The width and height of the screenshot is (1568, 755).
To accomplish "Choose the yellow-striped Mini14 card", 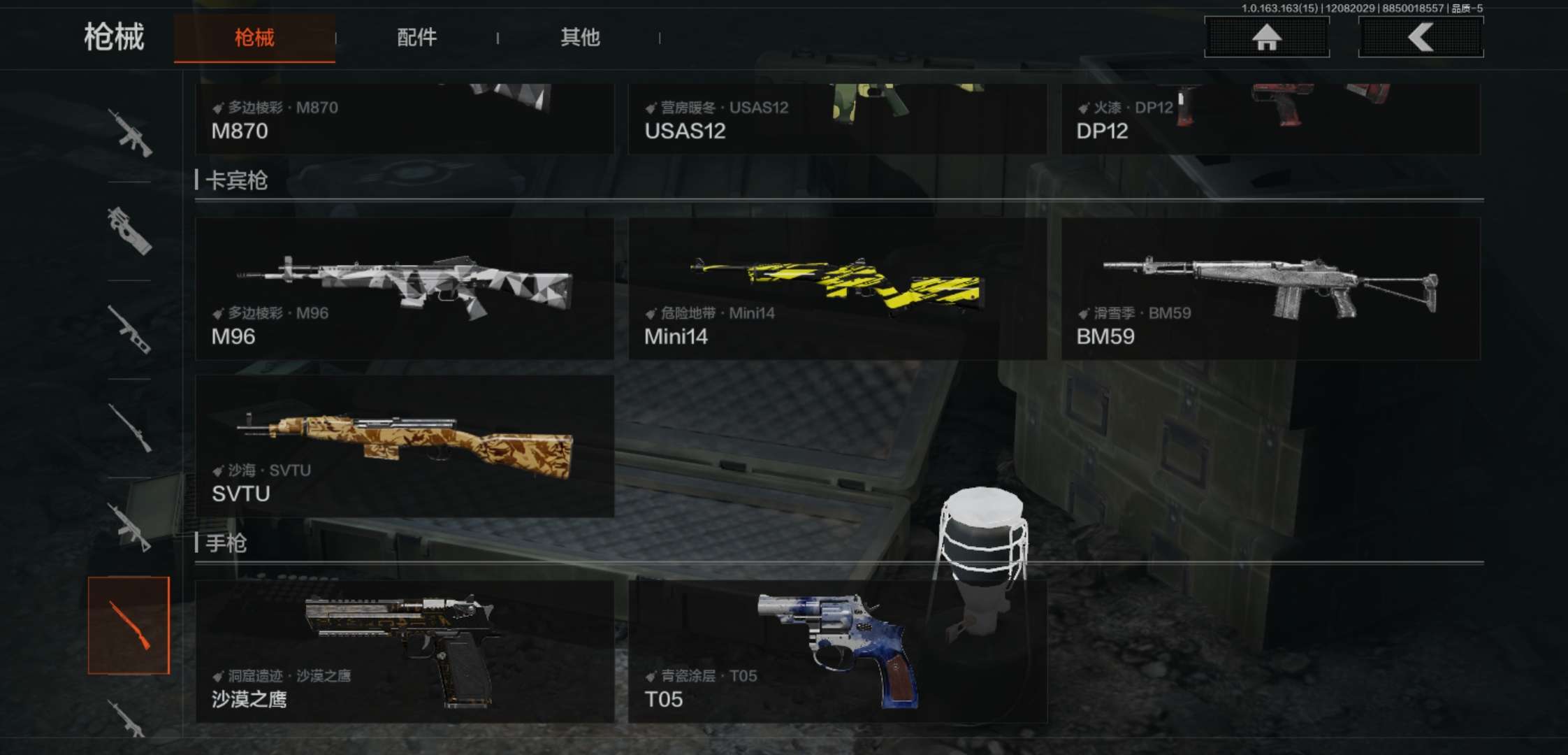I will tap(837, 289).
